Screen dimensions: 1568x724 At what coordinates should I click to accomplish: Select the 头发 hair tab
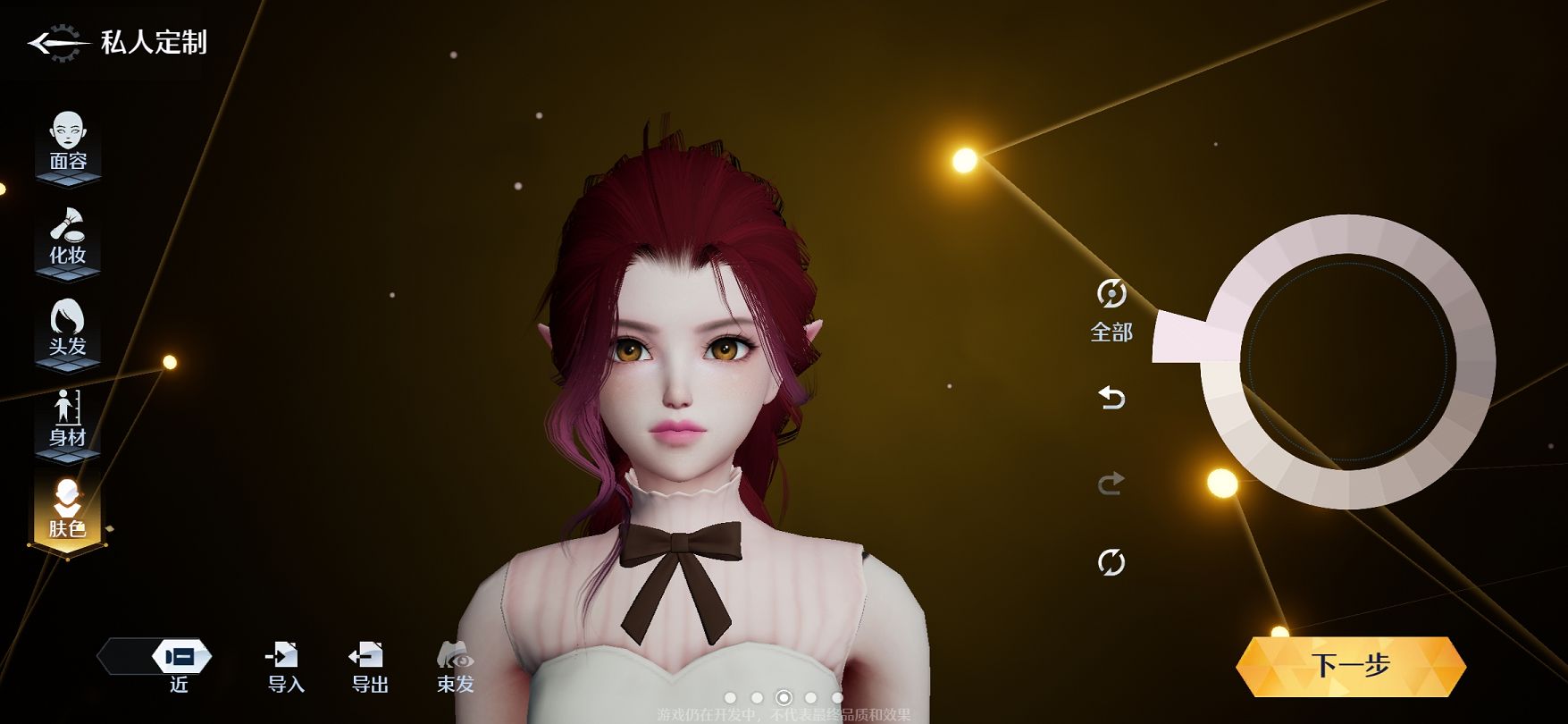click(68, 329)
